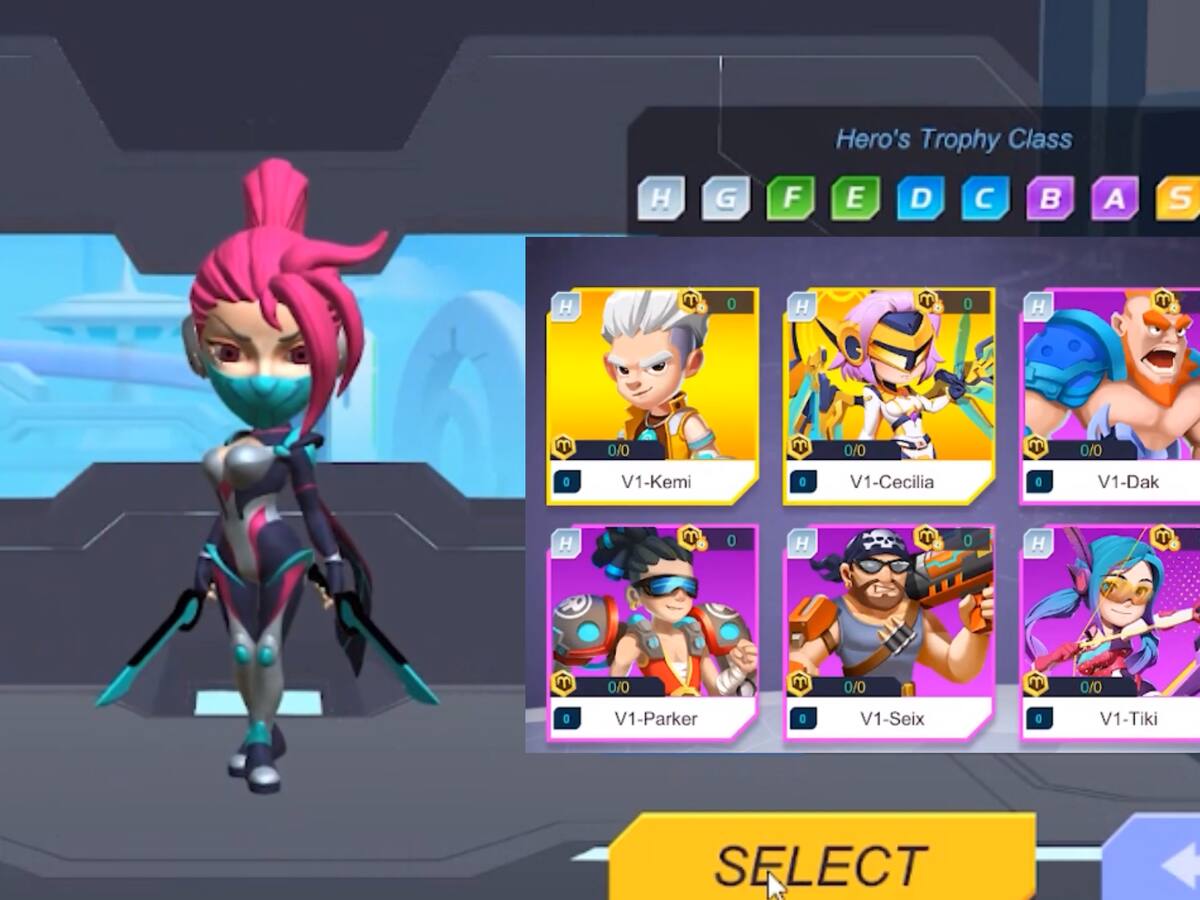Select the purple B trophy class

tap(1050, 198)
